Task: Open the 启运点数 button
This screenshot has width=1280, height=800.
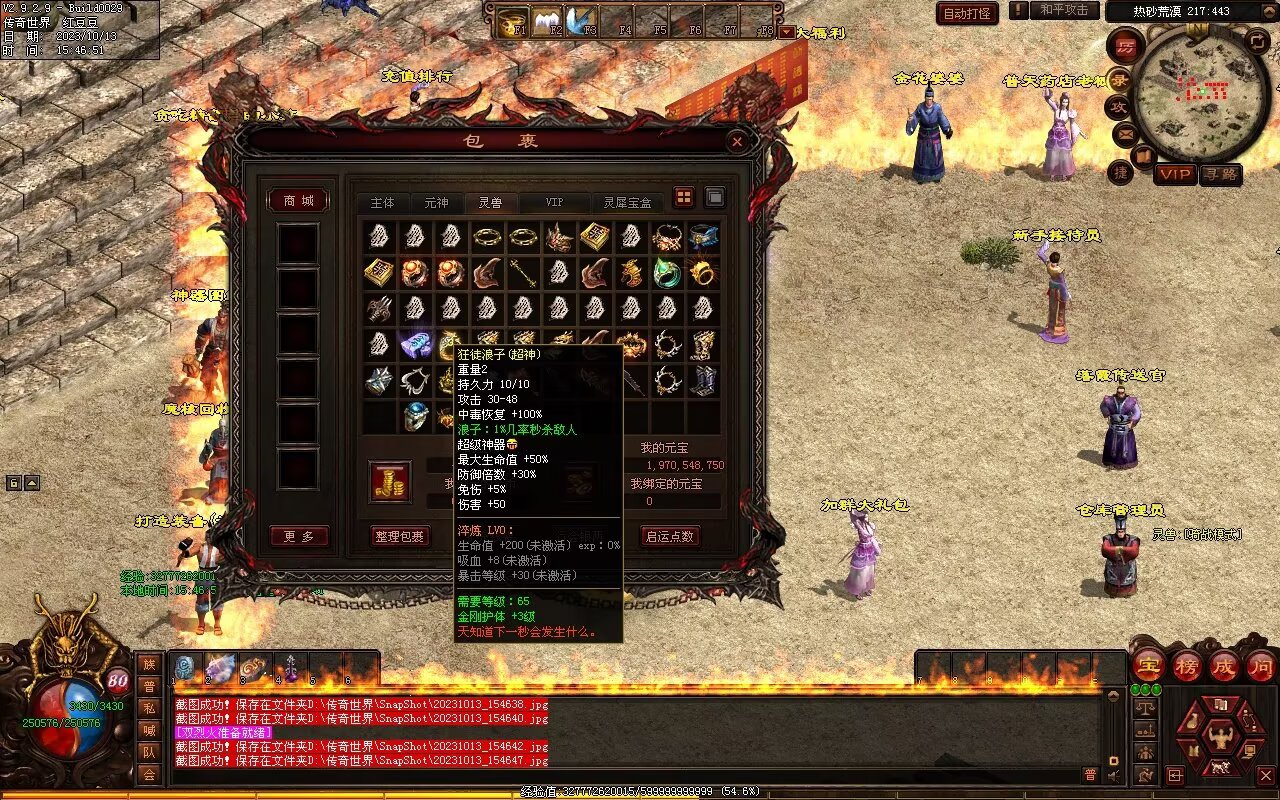Action: 669,536
